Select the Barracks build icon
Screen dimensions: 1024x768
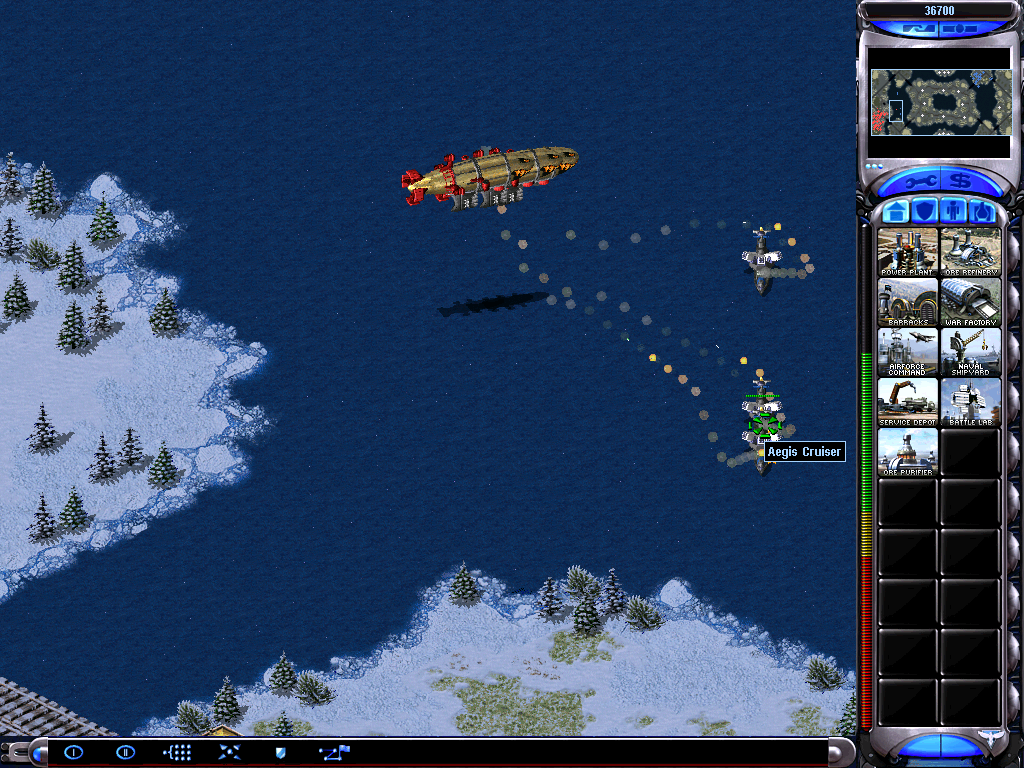tap(908, 301)
